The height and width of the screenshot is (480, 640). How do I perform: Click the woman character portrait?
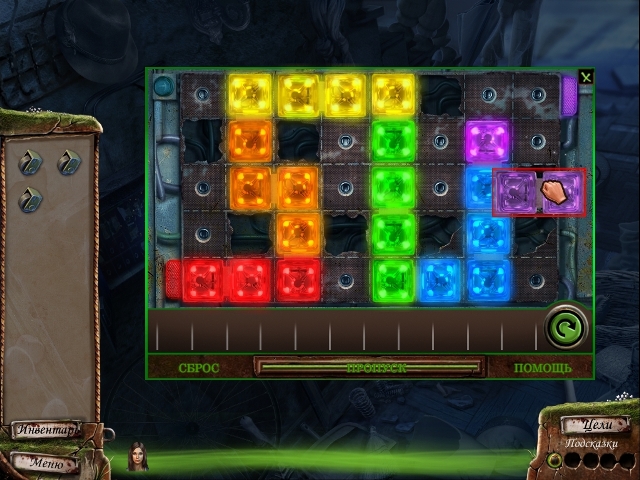137,457
